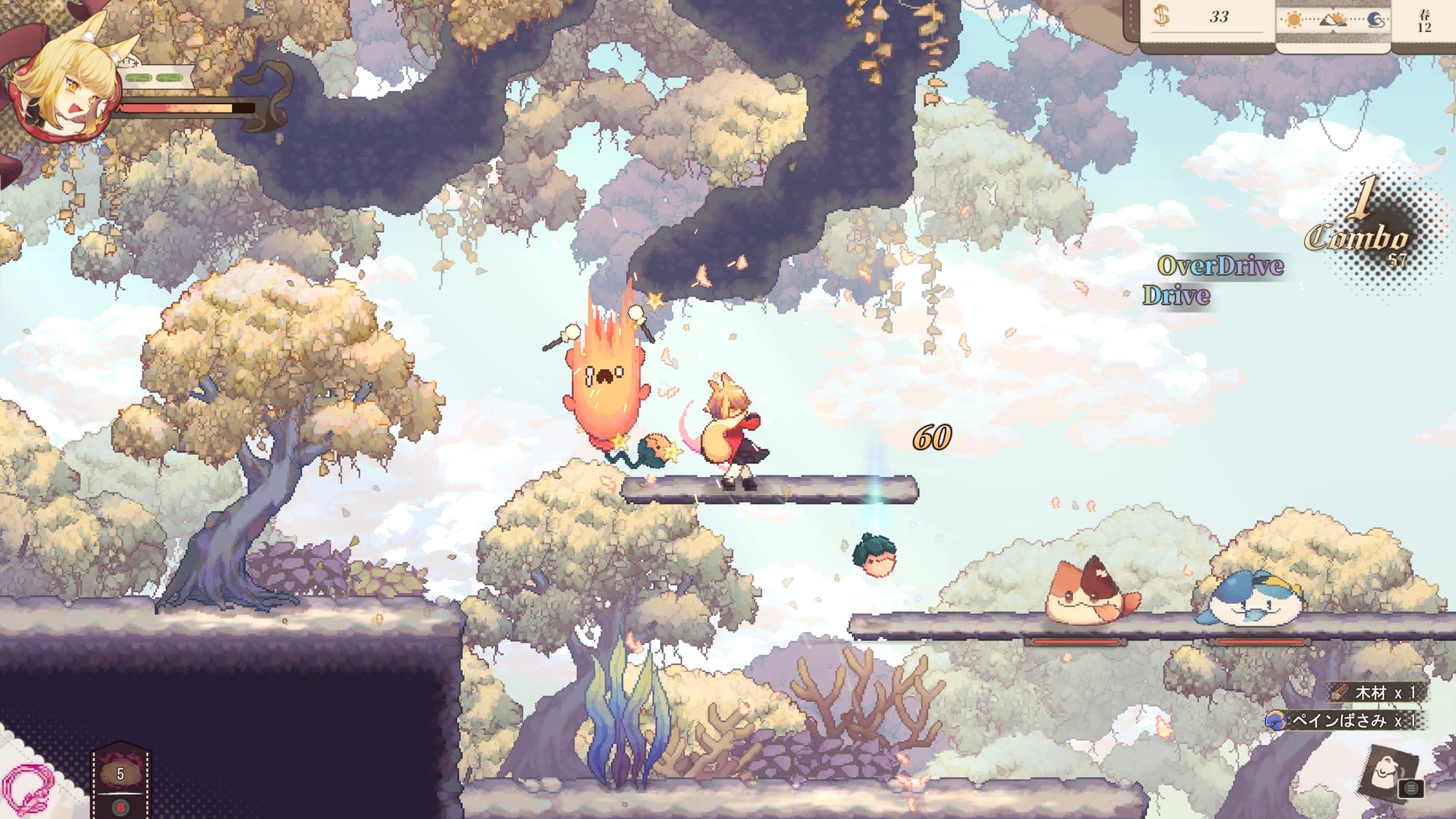Screen dimensions: 1456x819
Task: Select the consumable item slot showing 5
Action: [121, 777]
